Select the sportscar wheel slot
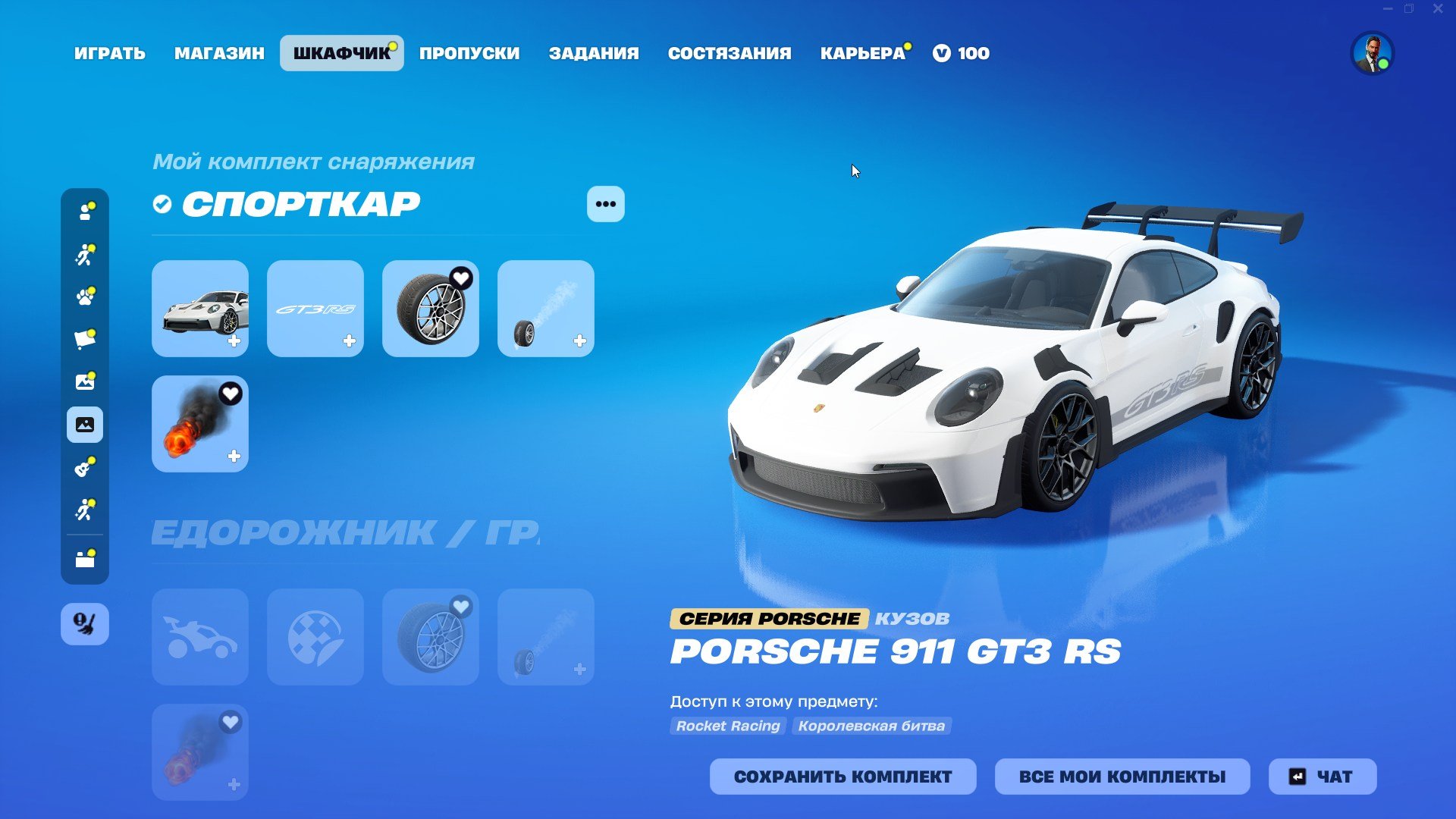This screenshot has width=1456, height=819. [431, 309]
